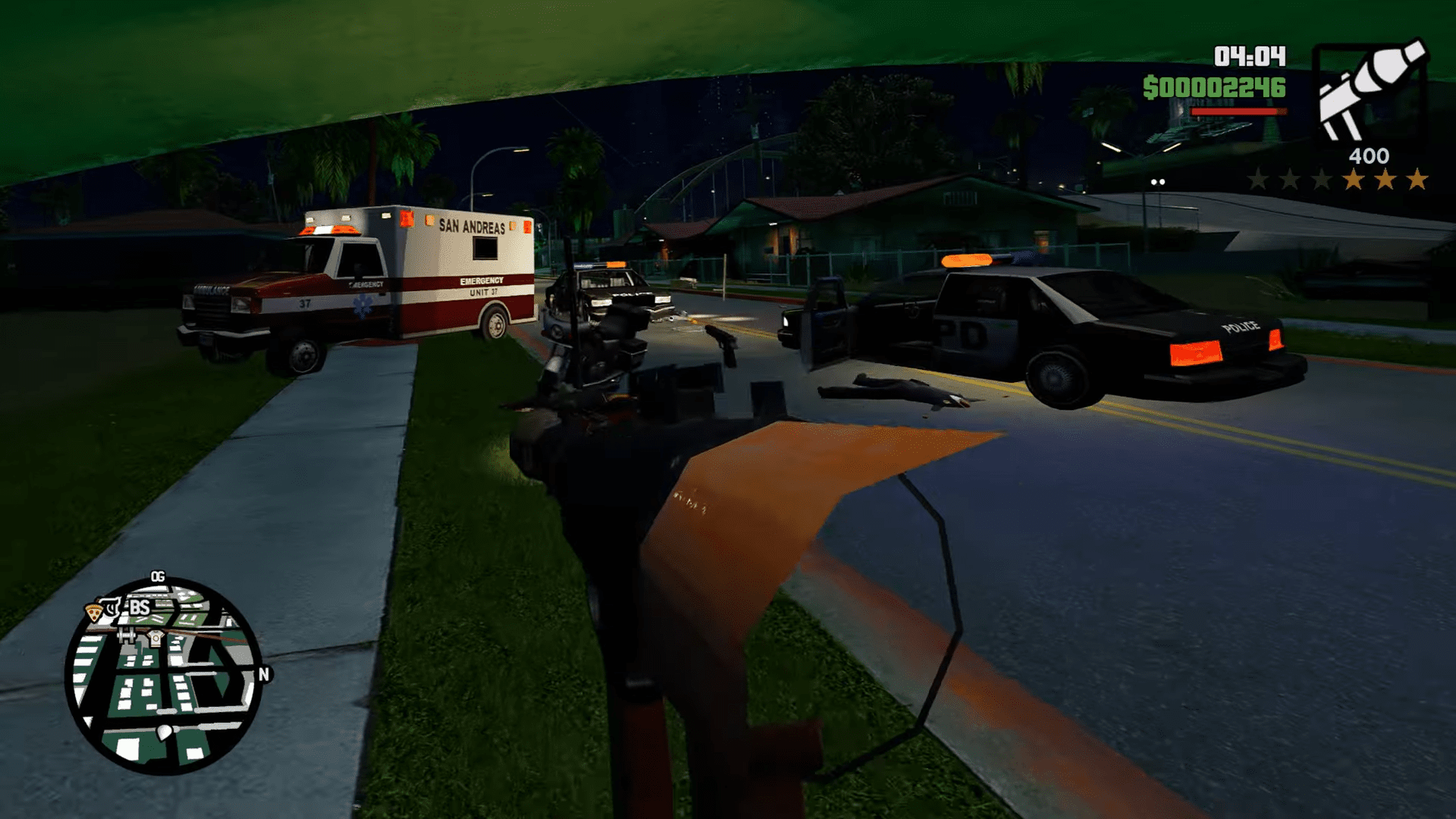Toggle the 'OG' territory label above the minimap

point(158,576)
